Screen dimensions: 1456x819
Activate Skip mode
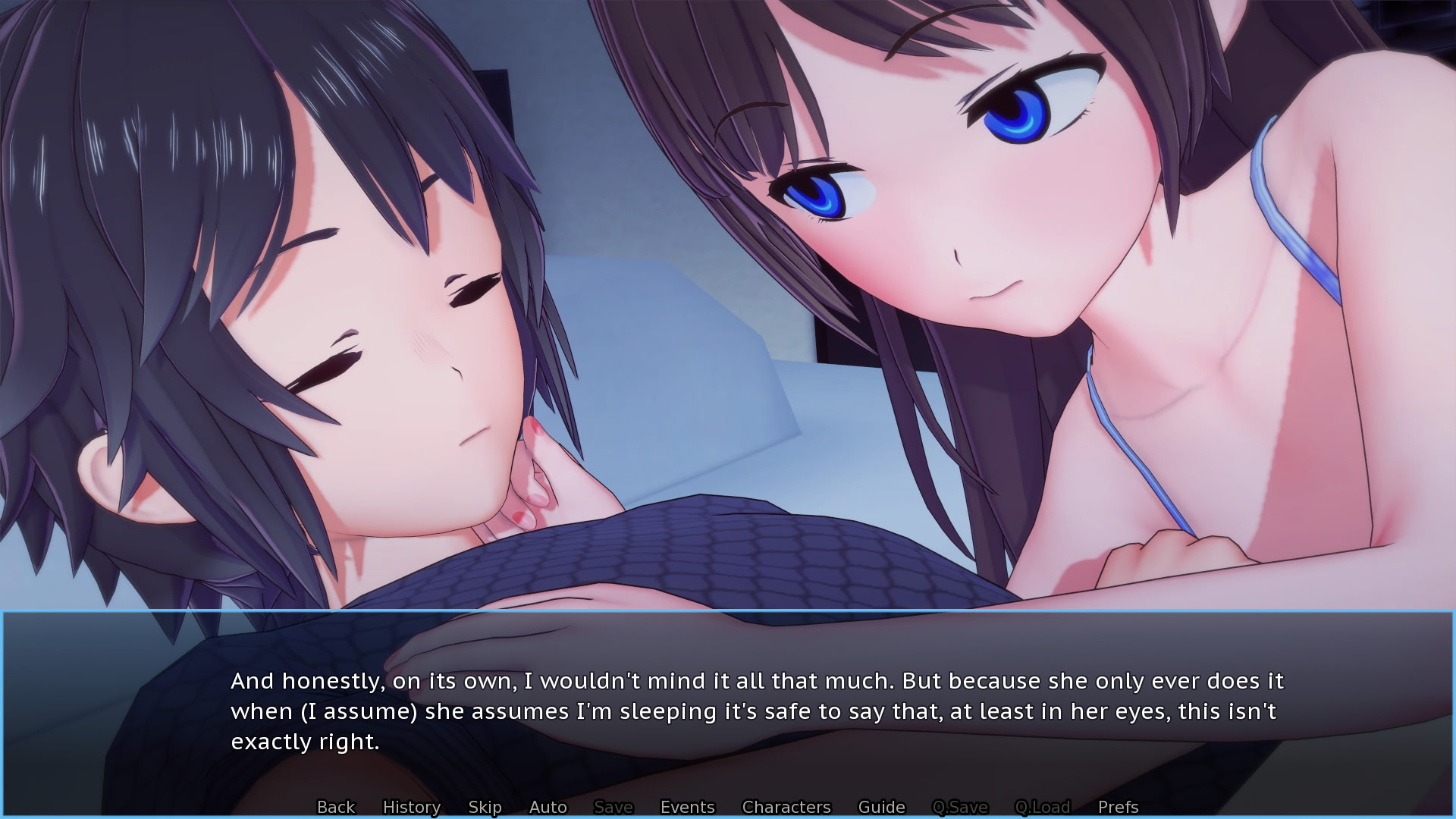pos(485,807)
